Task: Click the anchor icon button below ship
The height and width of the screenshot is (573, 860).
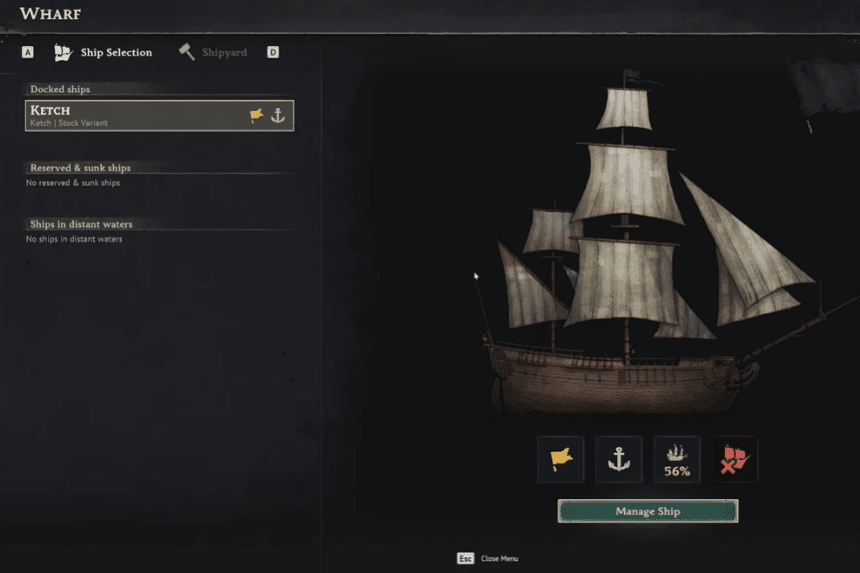Action: (619, 459)
